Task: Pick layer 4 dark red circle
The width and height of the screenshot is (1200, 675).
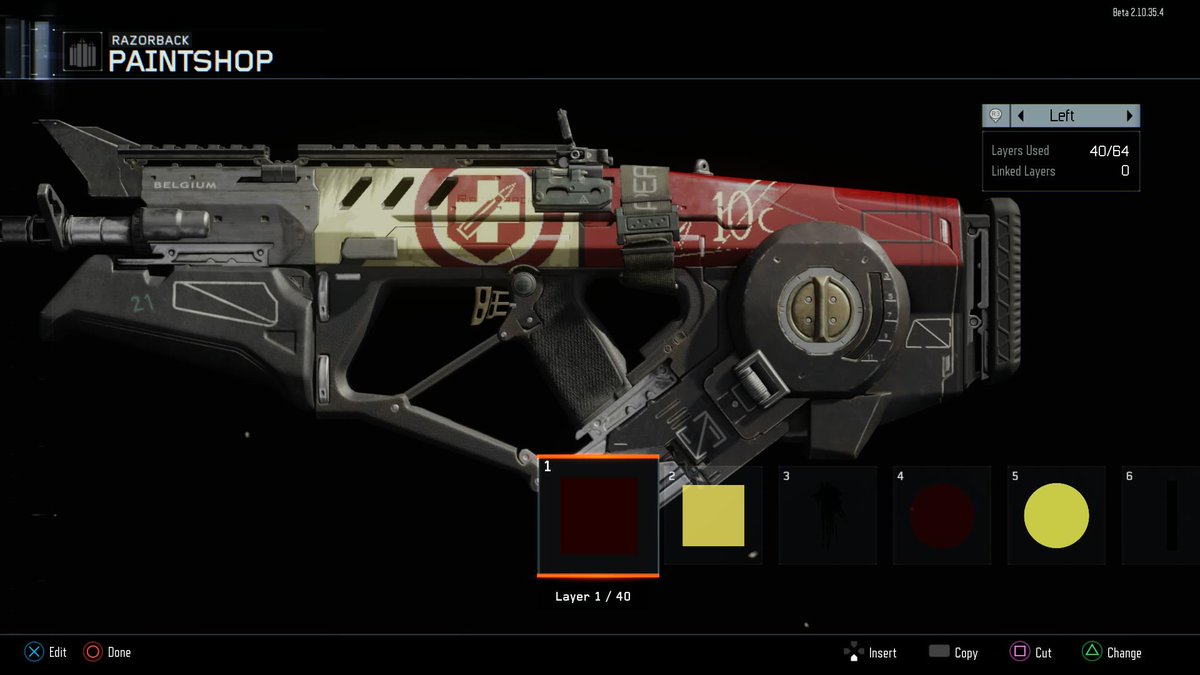Action: [x=941, y=516]
